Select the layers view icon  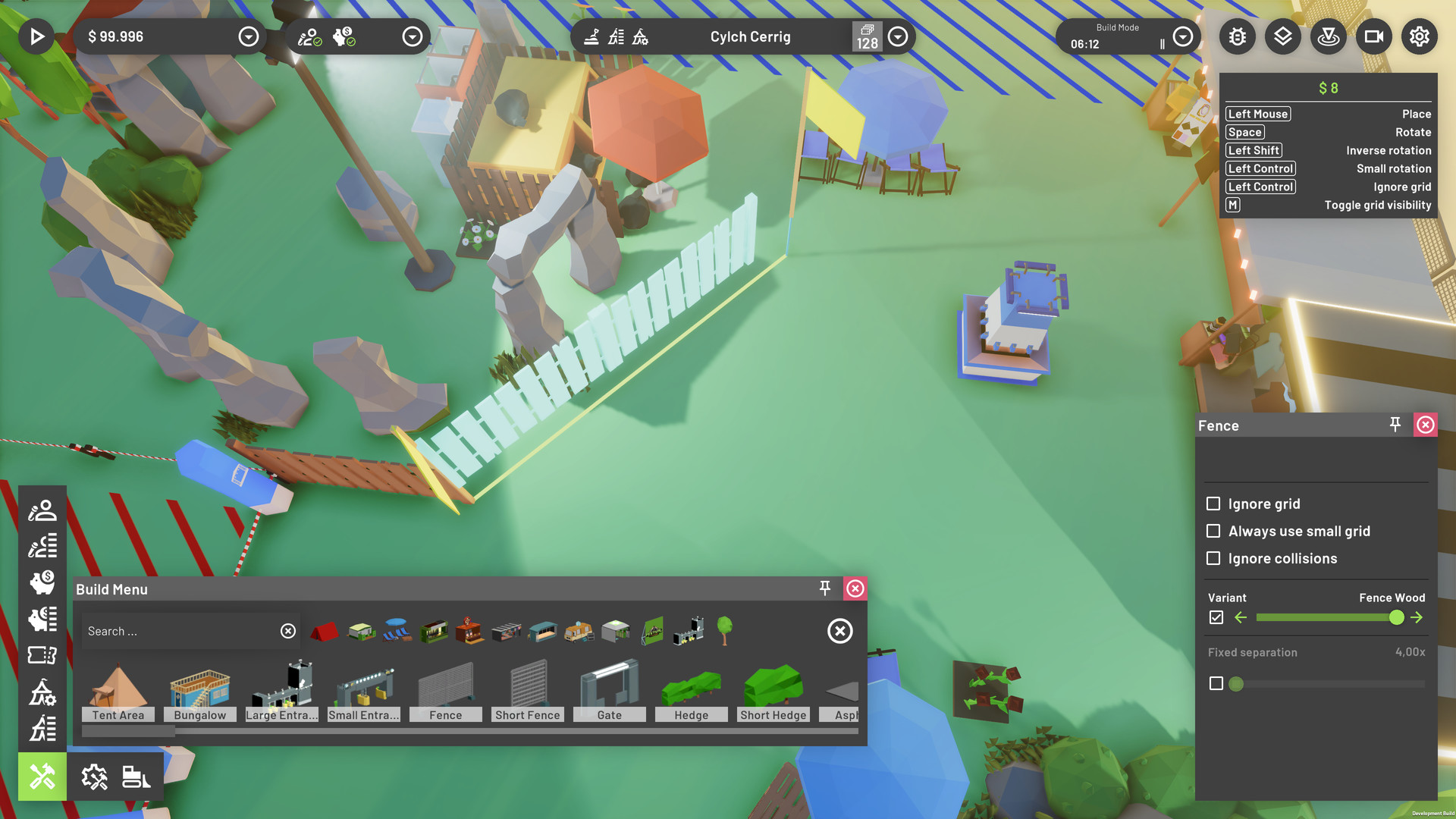(1283, 36)
